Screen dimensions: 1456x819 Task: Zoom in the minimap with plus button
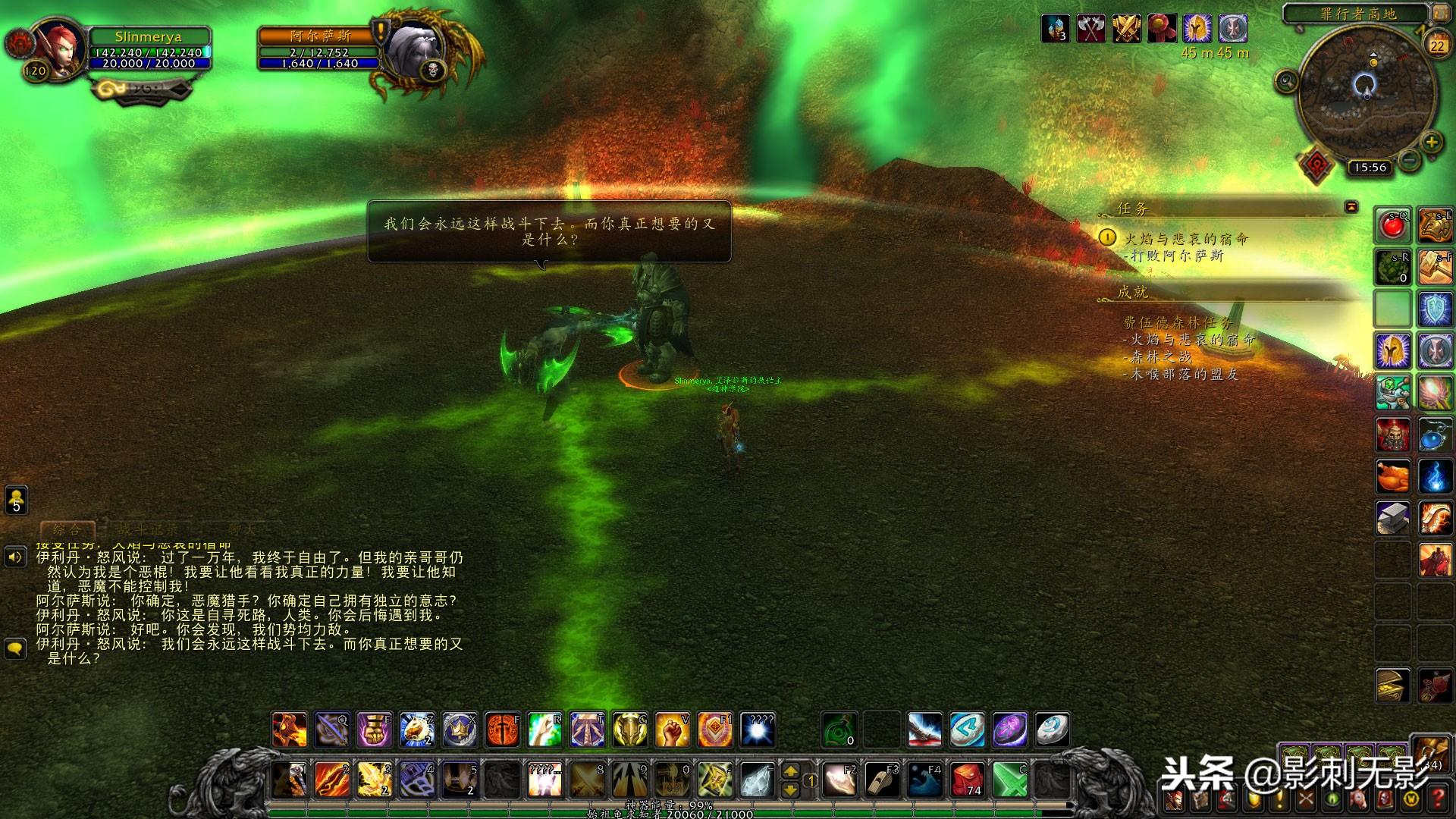[1431, 142]
